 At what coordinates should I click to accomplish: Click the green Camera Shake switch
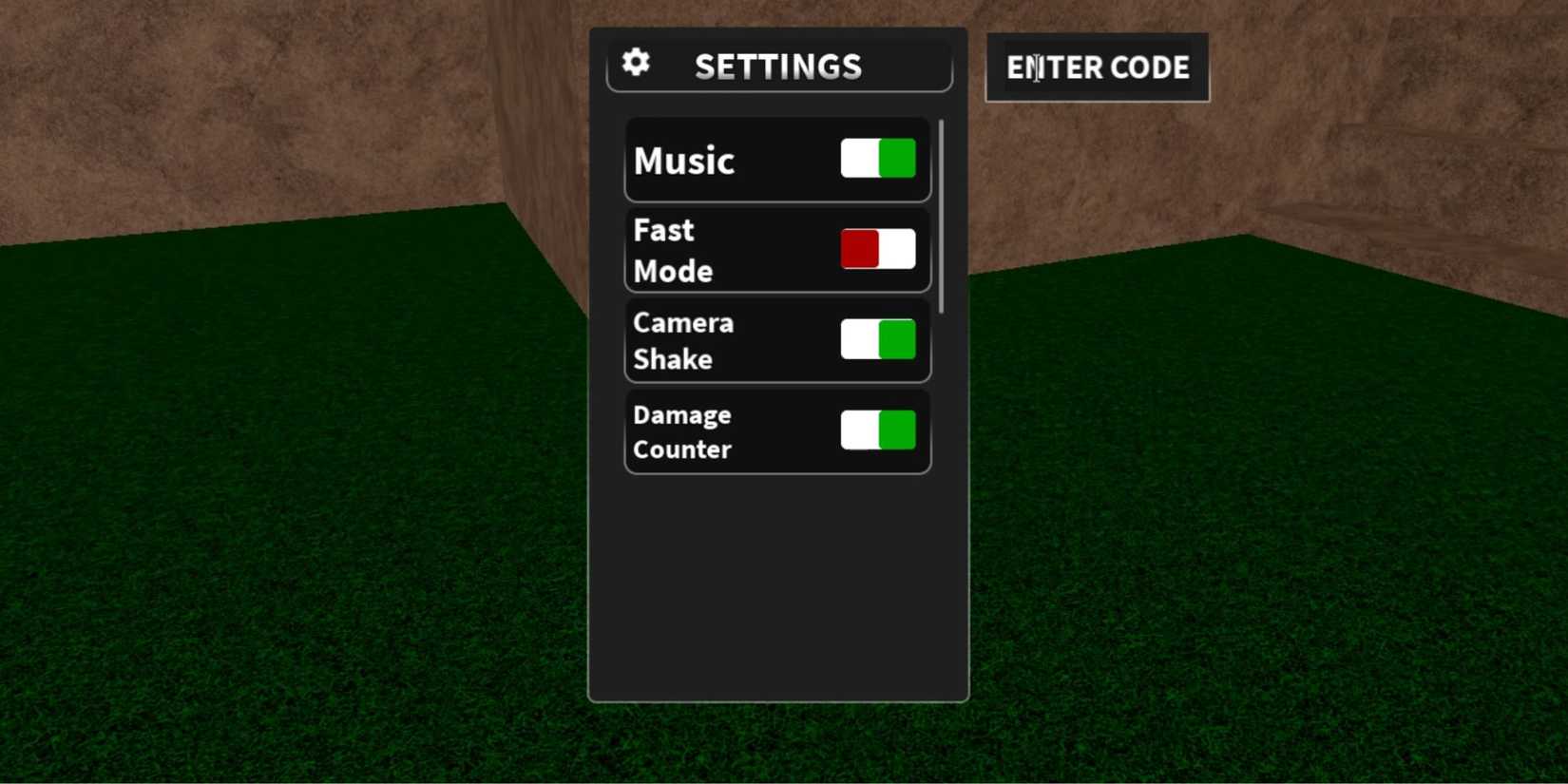(x=876, y=339)
